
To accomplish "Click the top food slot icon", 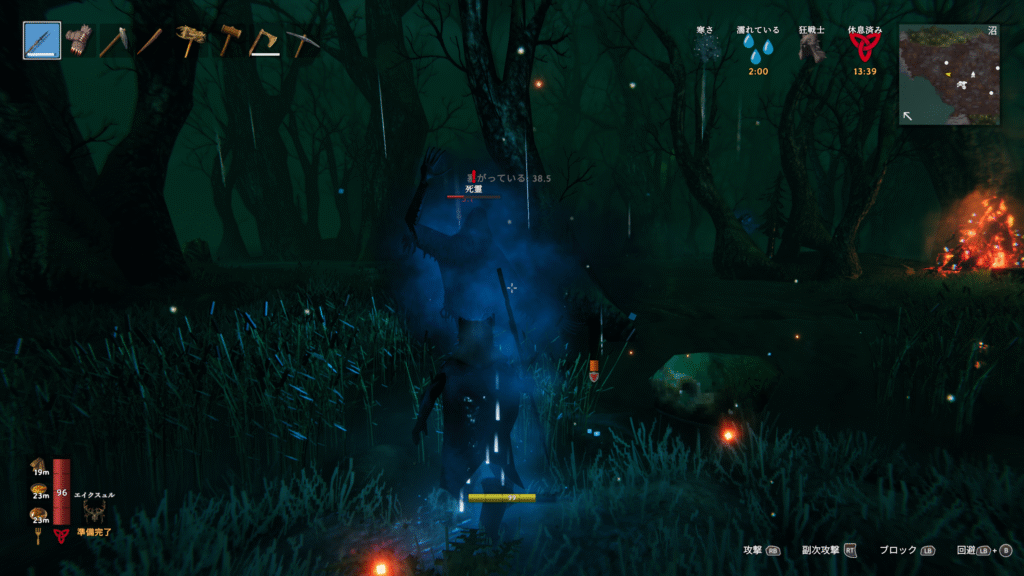I will tap(40, 463).
